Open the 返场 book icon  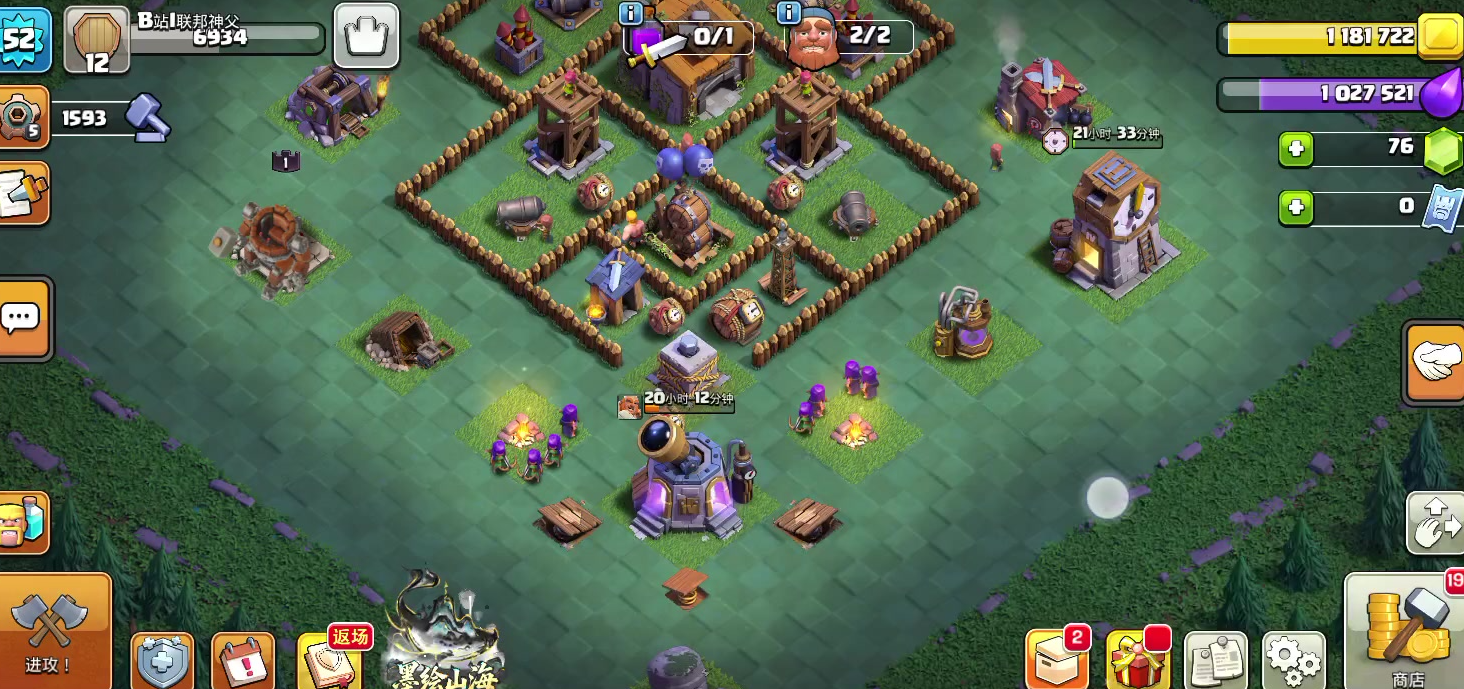pyautogui.click(x=326, y=661)
